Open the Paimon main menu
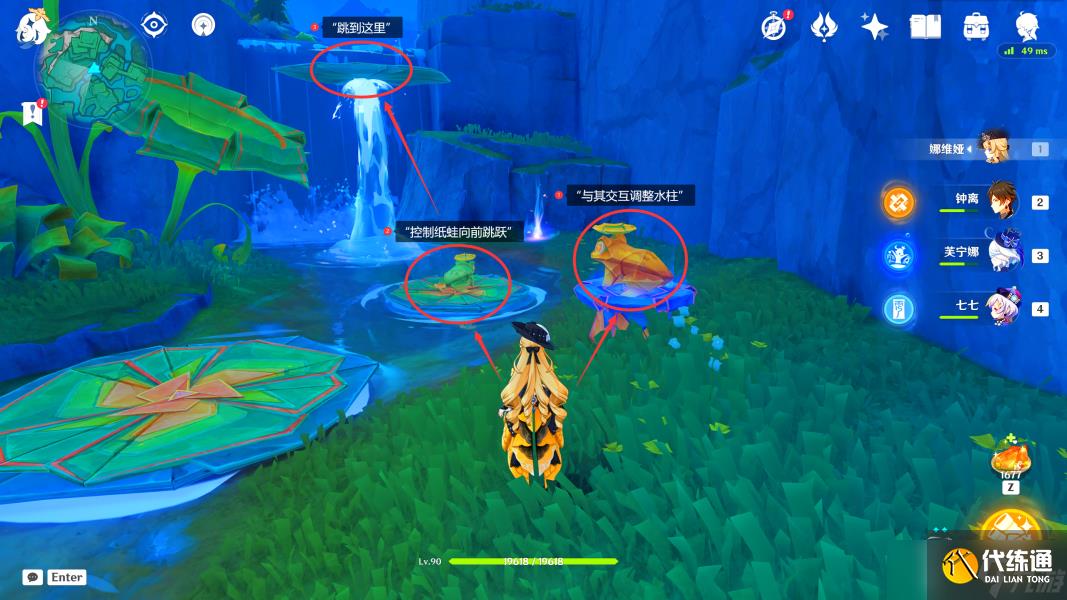Image resolution: width=1067 pixels, height=600 pixels. pos(31,26)
